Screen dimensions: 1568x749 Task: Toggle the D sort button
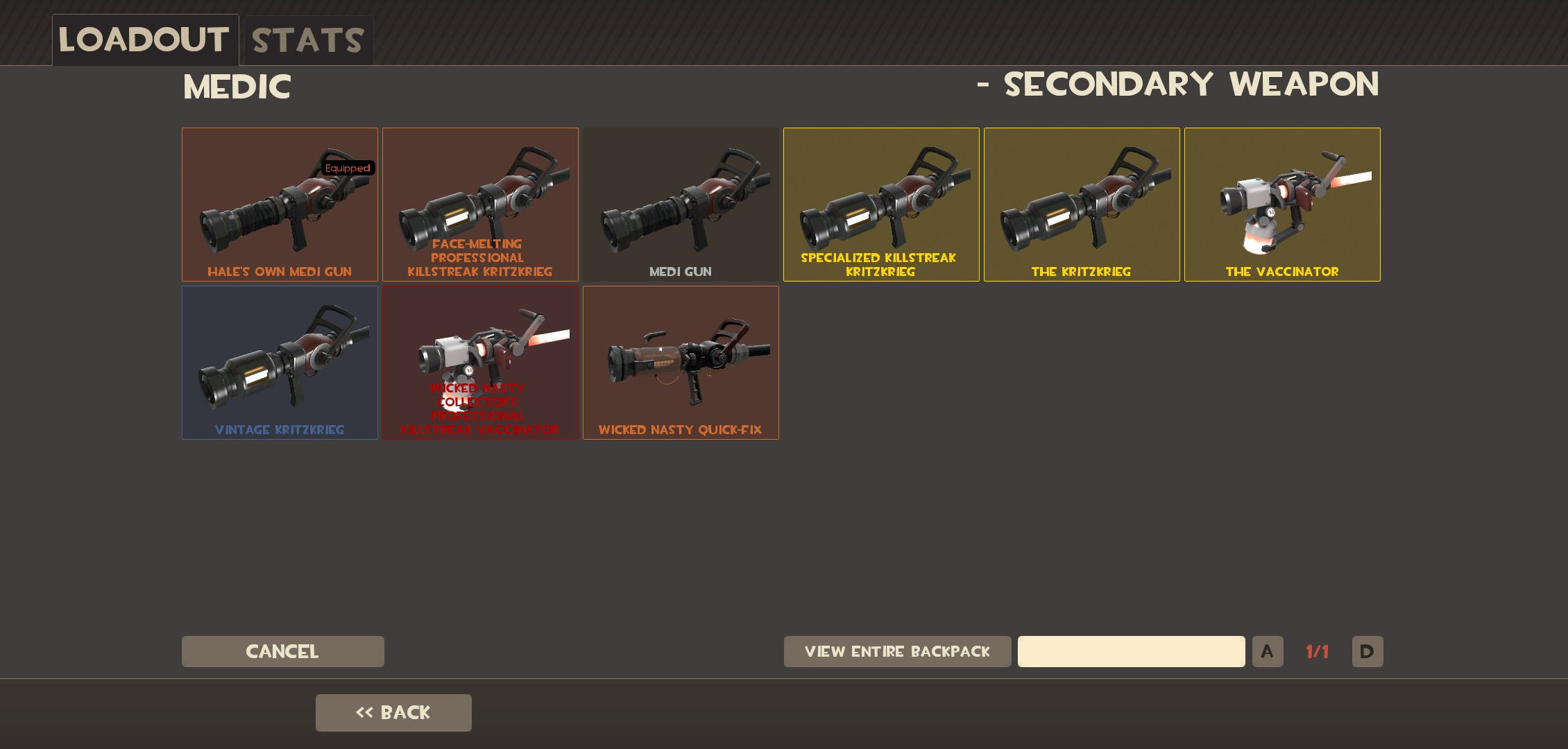coord(1367,651)
